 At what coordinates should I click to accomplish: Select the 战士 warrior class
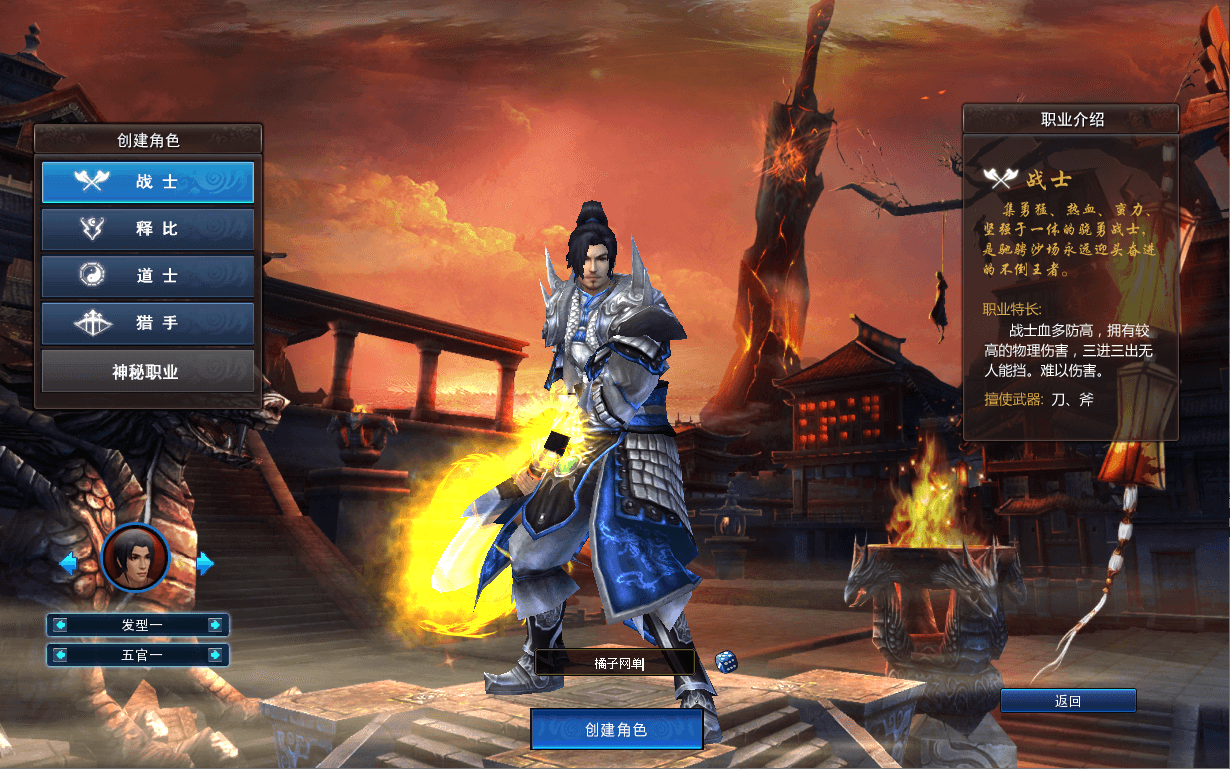pyautogui.click(x=147, y=182)
